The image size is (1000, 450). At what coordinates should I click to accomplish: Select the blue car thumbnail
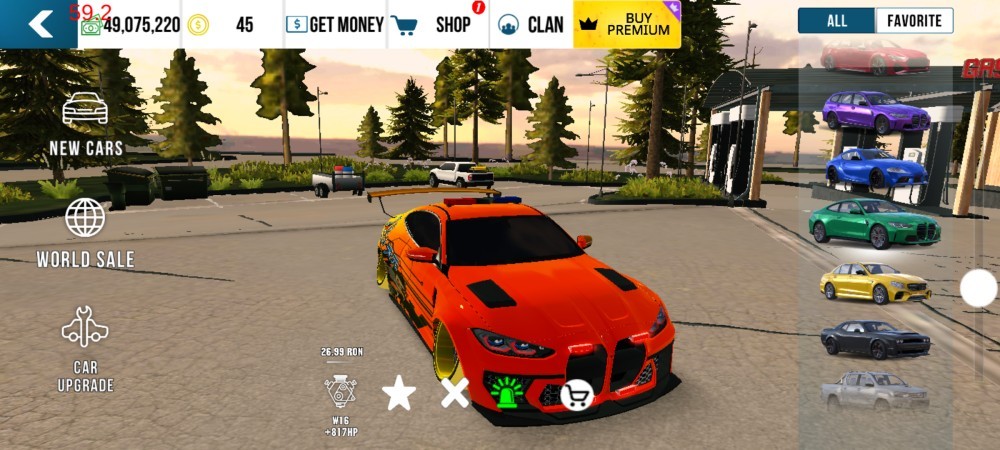tap(876, 167)
